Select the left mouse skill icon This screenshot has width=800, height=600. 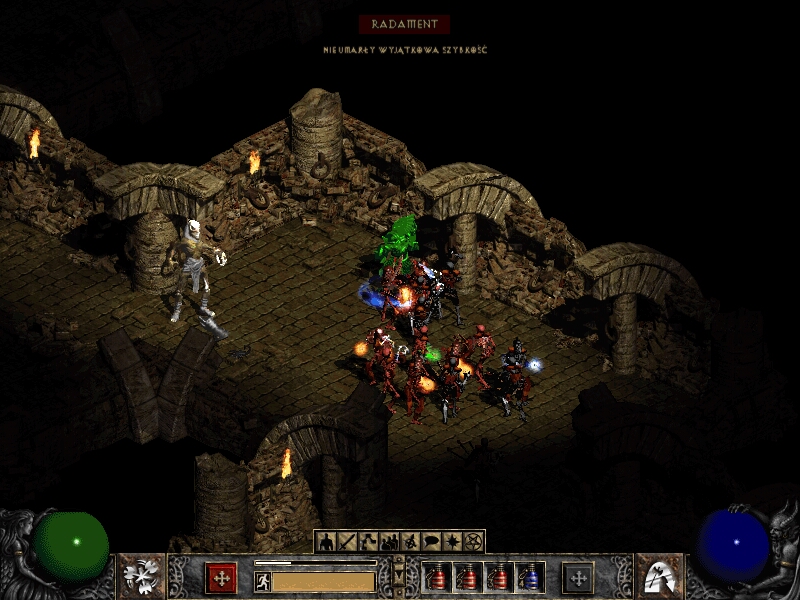pyautogui.click(x=141, y=577)
